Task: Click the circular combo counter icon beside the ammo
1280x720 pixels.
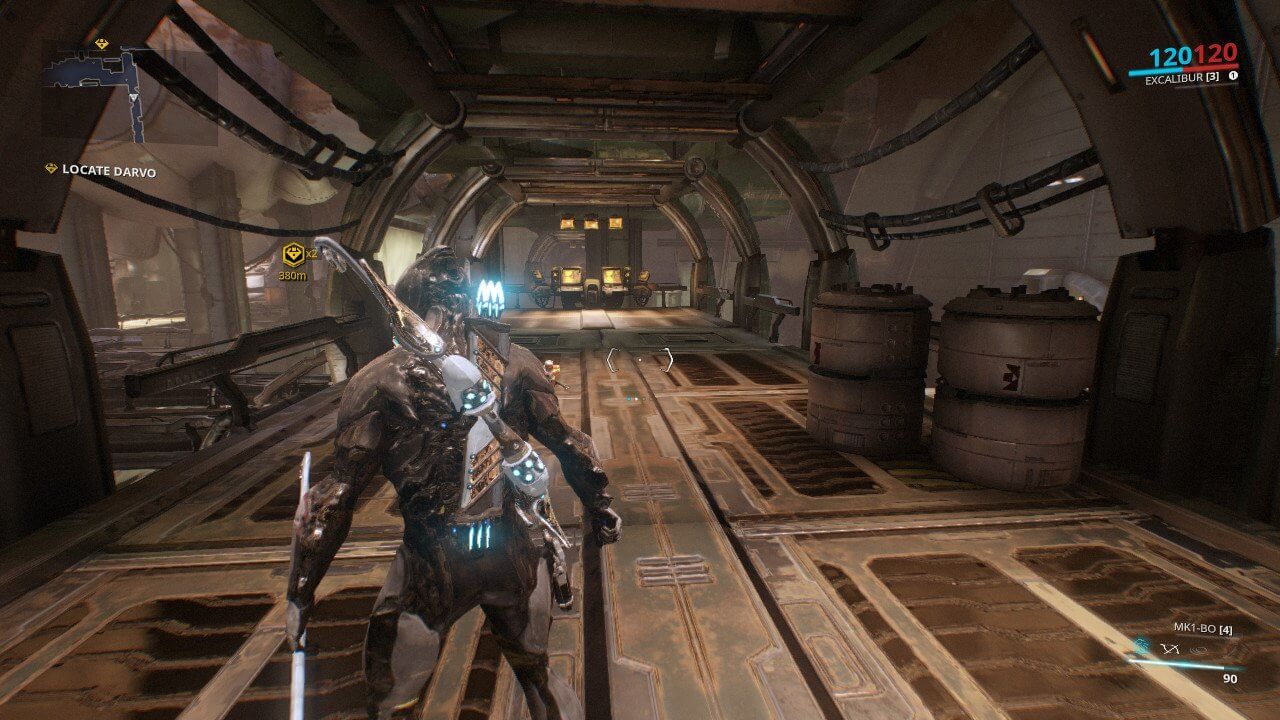Action: 1199,650
